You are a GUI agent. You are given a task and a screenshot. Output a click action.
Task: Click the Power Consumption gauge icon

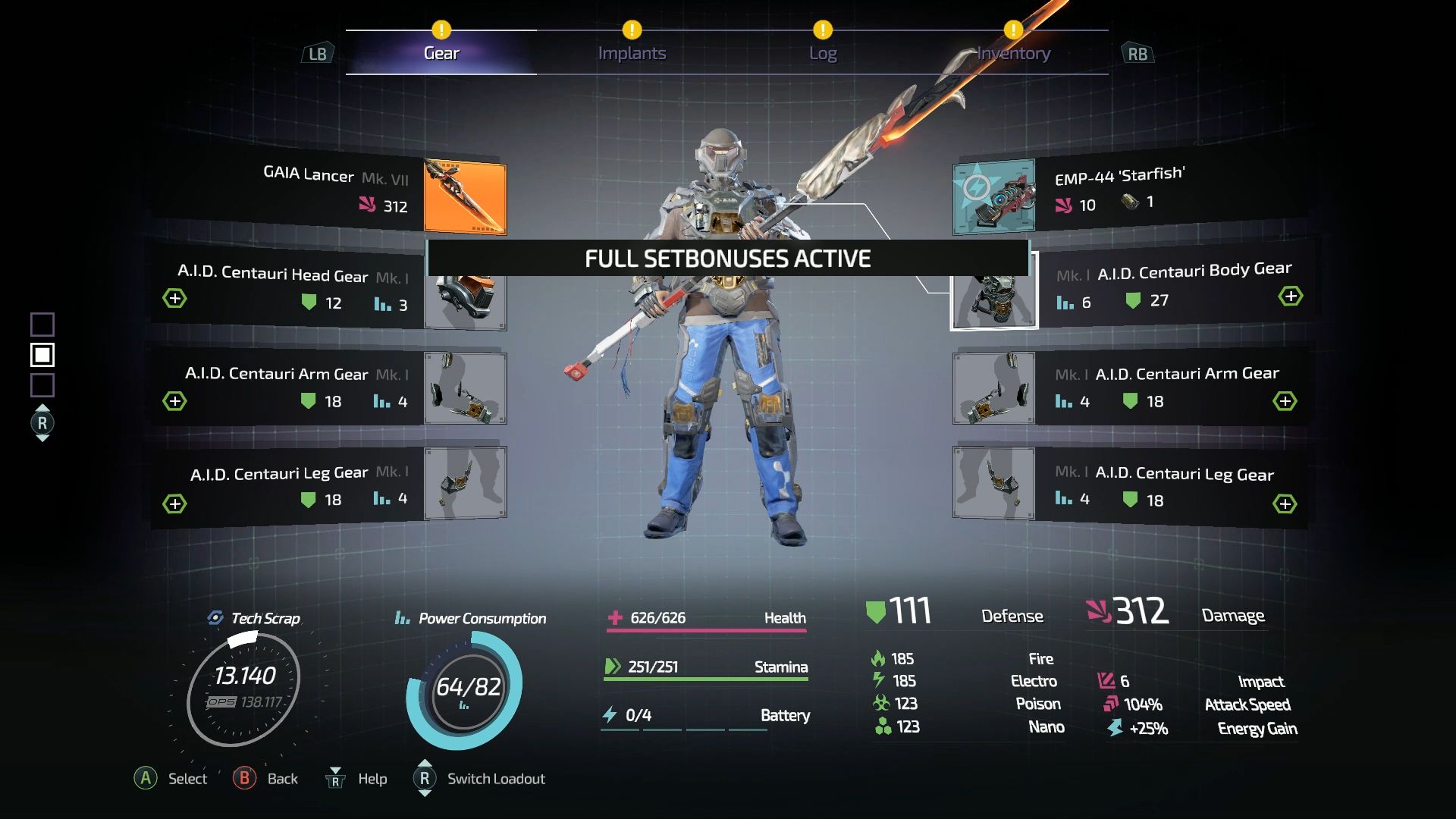pyautogui.click(x=403, y=618)
